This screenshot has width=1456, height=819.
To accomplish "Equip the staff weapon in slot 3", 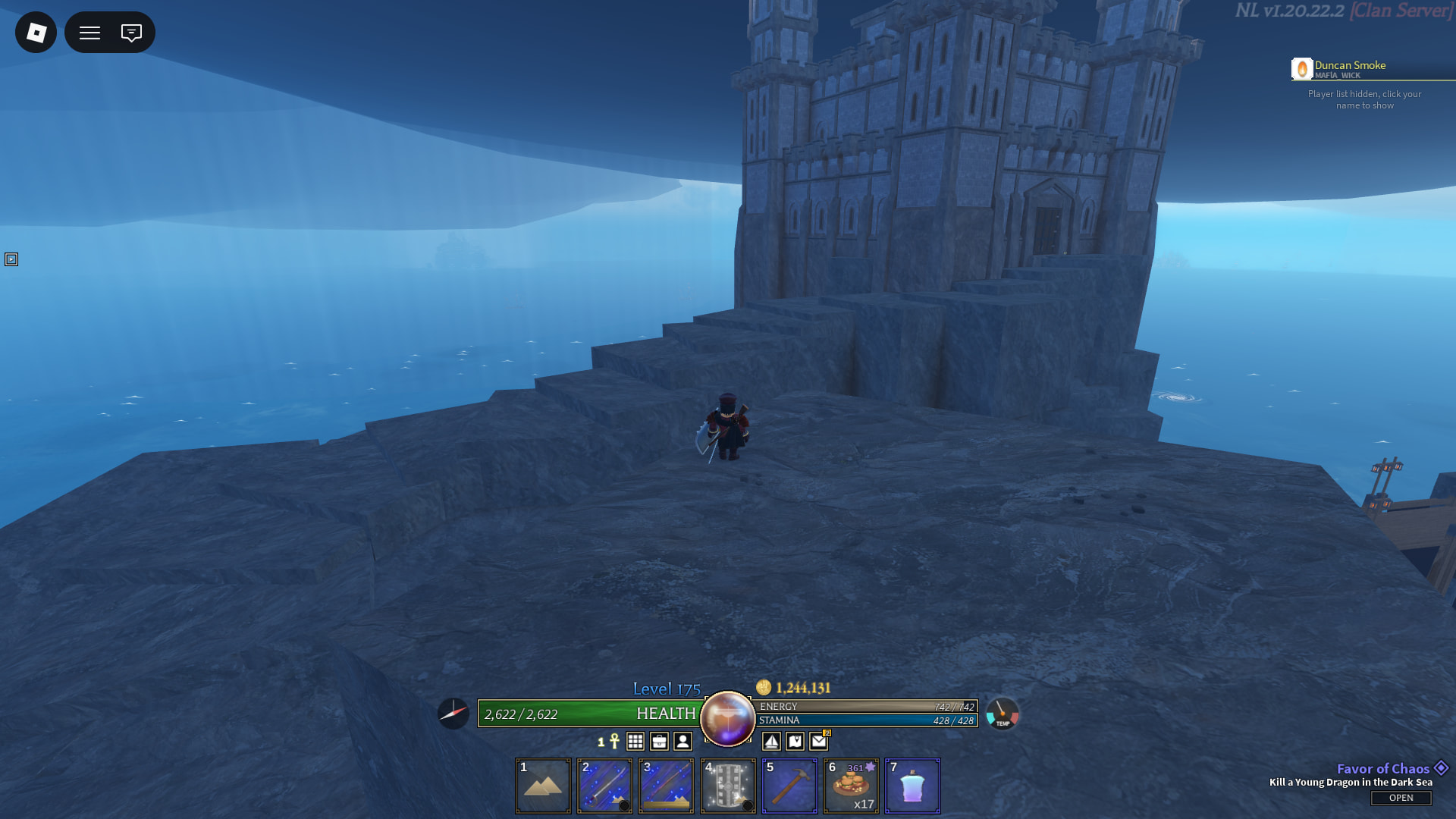I will point(666,786).
